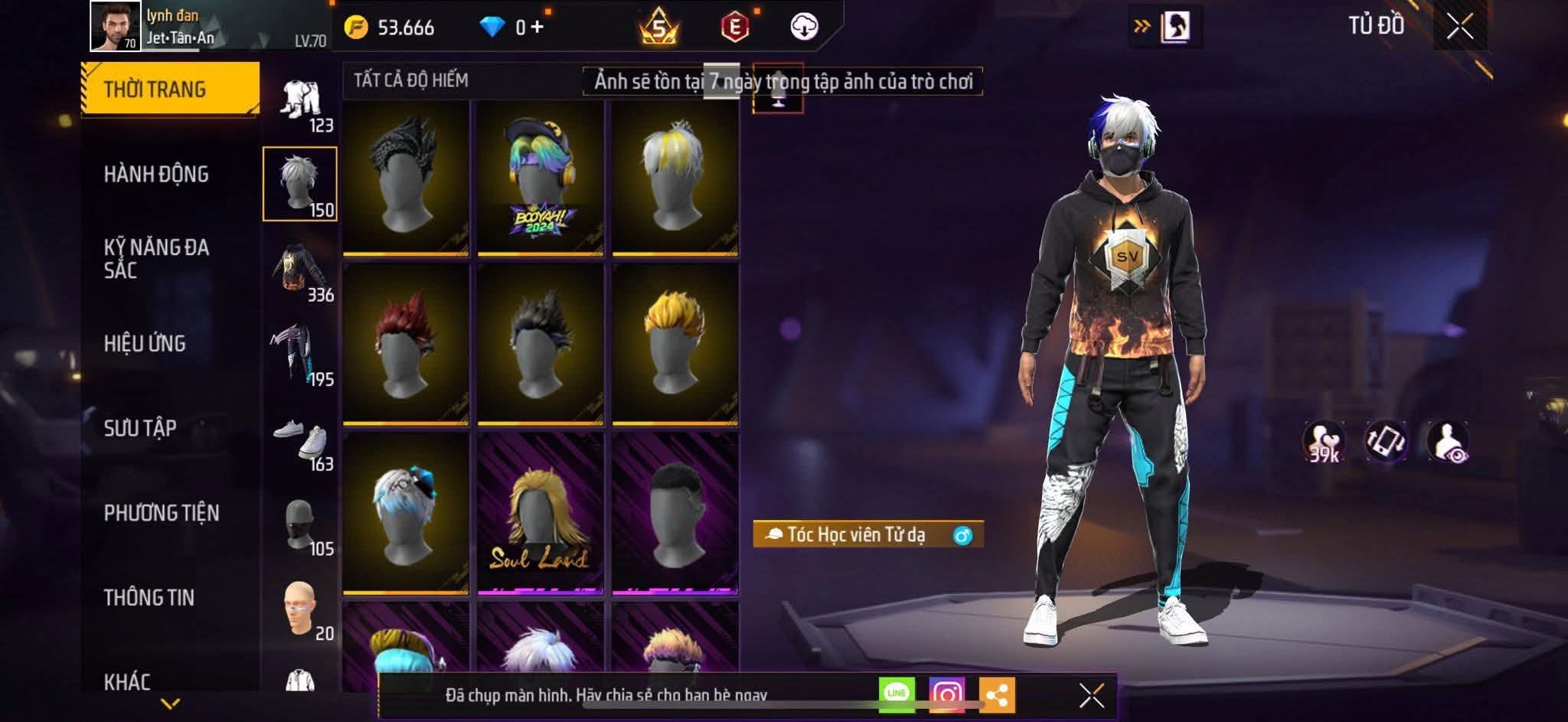Pick the Booyah 2024 rainbow hair

click(540, 178)
